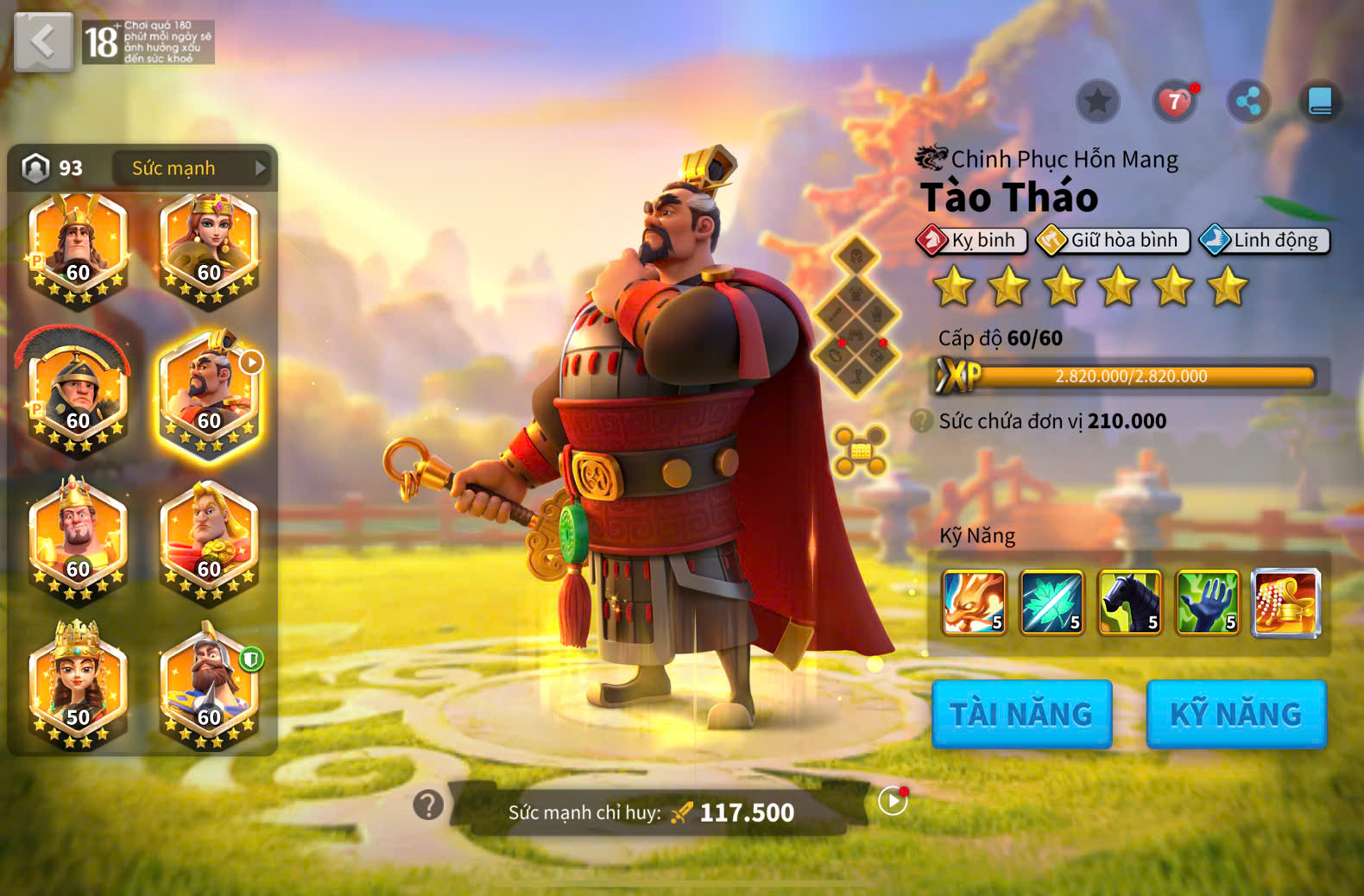This screenshot has width=1364, height=896.
Task: Open the KỸ NĂNG skills screen
Action: coord(1235,714)
